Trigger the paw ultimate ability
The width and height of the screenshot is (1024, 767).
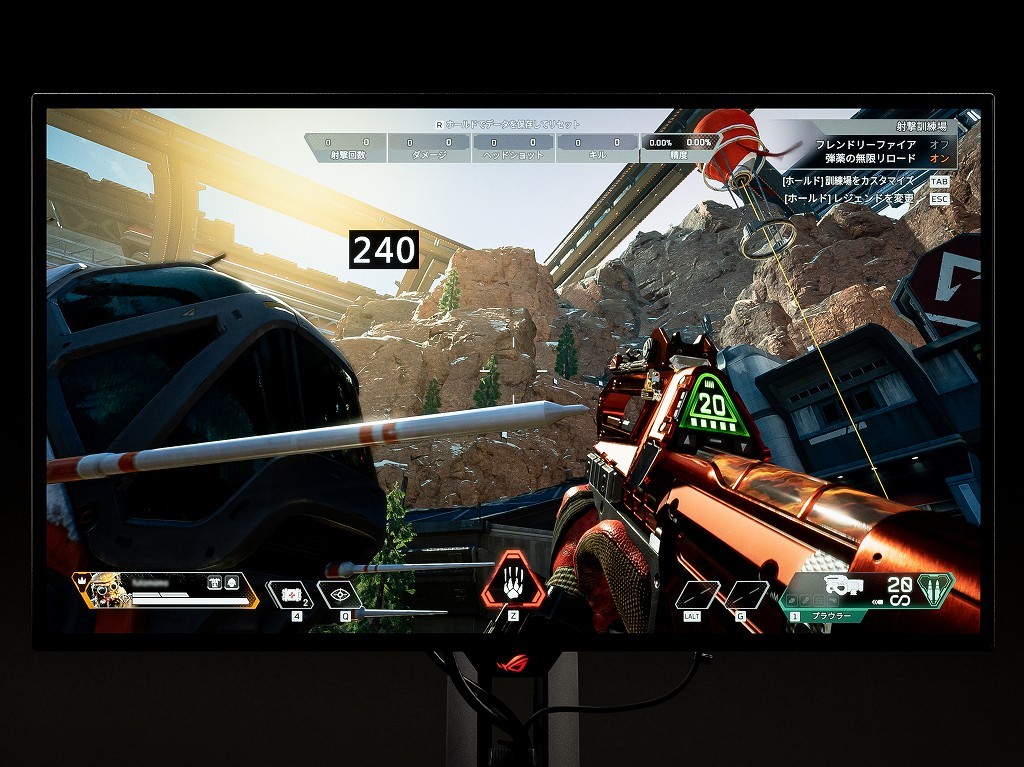tap(513, 583)
